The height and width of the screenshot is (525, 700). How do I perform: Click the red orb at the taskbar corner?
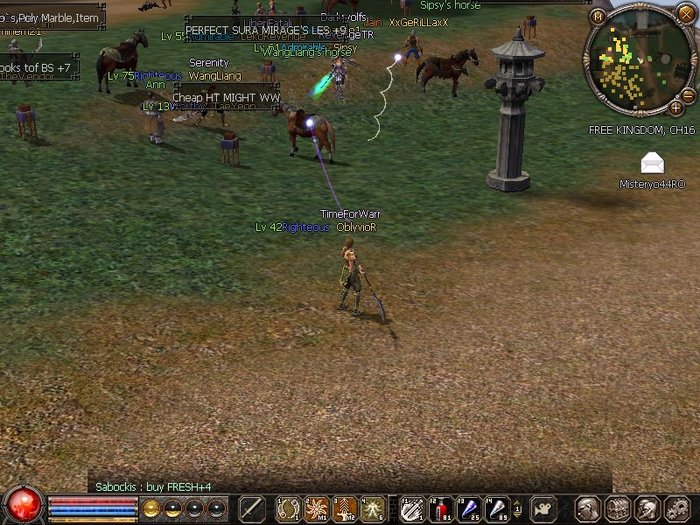point(20,503)
